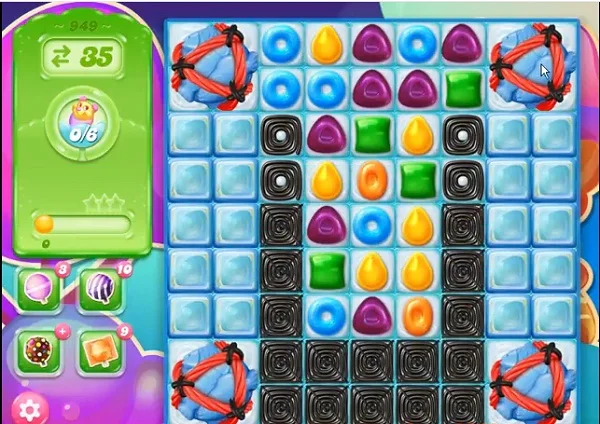The image size is (600, 424).
Task: Select the lollipop hammer booster
Action: pyautogui.click(x=38, y=290)
